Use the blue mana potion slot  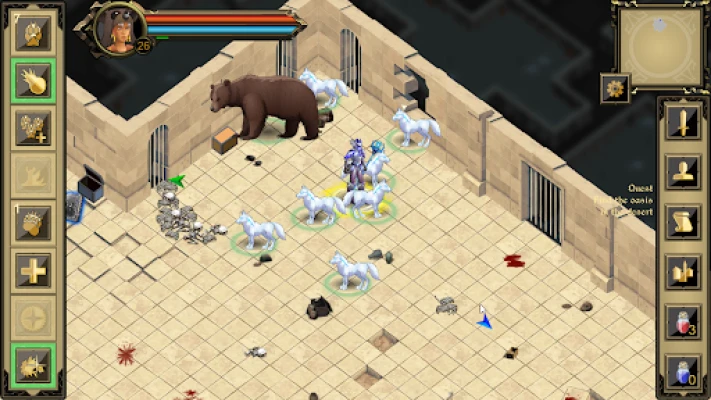tap(684, 370)
